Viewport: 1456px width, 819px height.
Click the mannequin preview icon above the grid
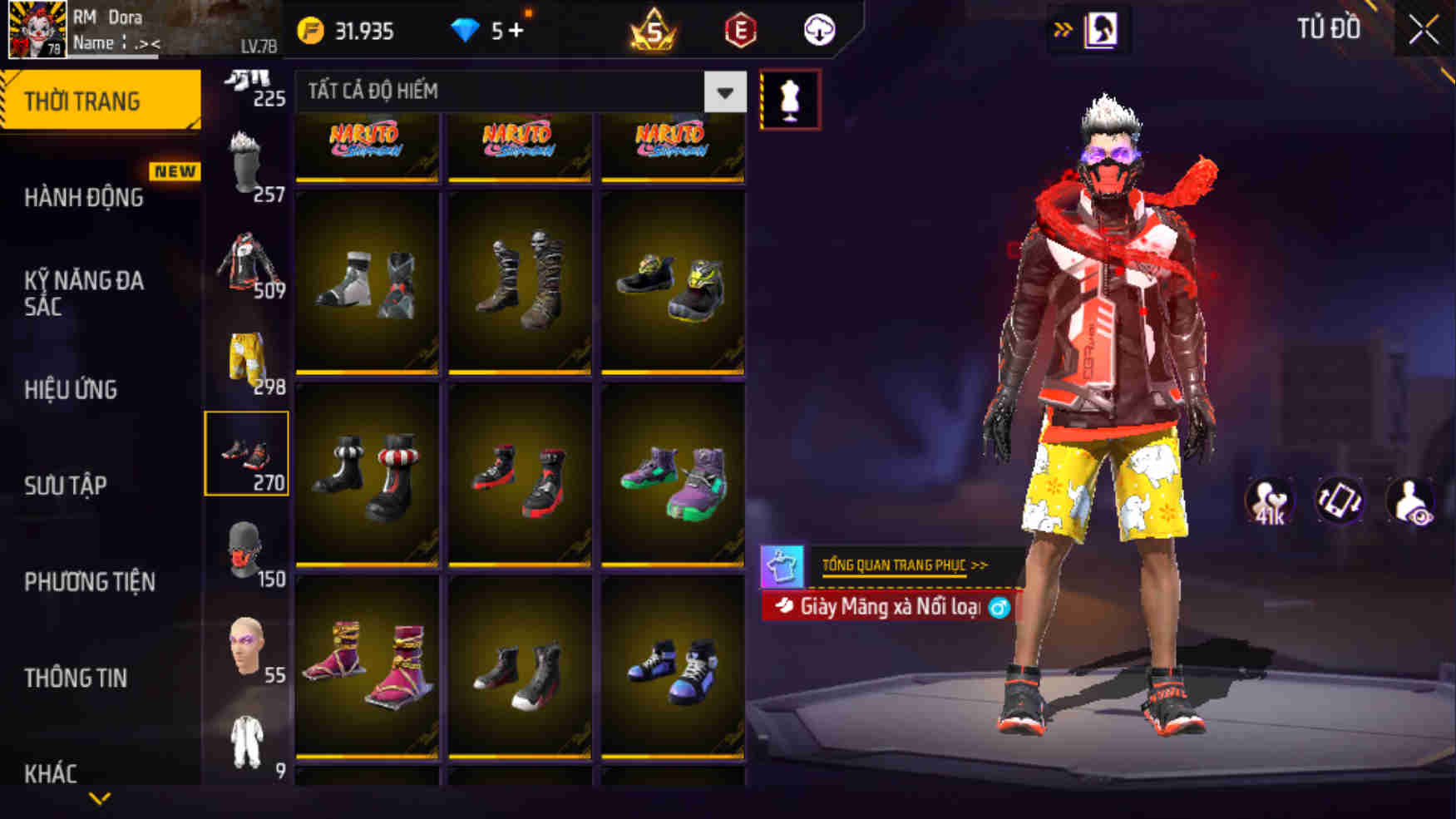[x=790, y=97]
